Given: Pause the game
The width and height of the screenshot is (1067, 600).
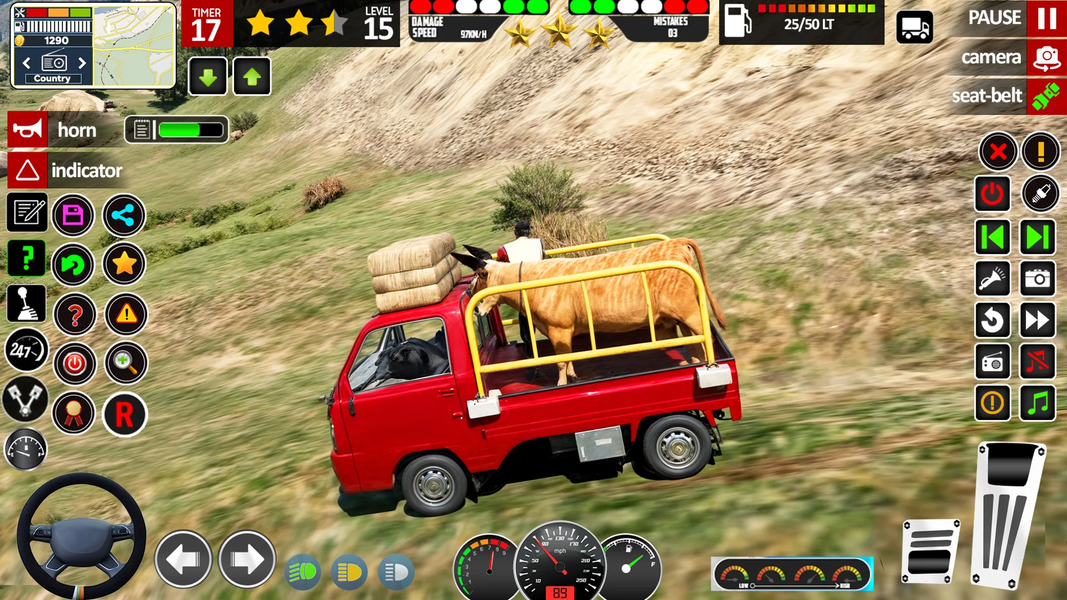Looking at the screenshot, I should pos(1045,18).
